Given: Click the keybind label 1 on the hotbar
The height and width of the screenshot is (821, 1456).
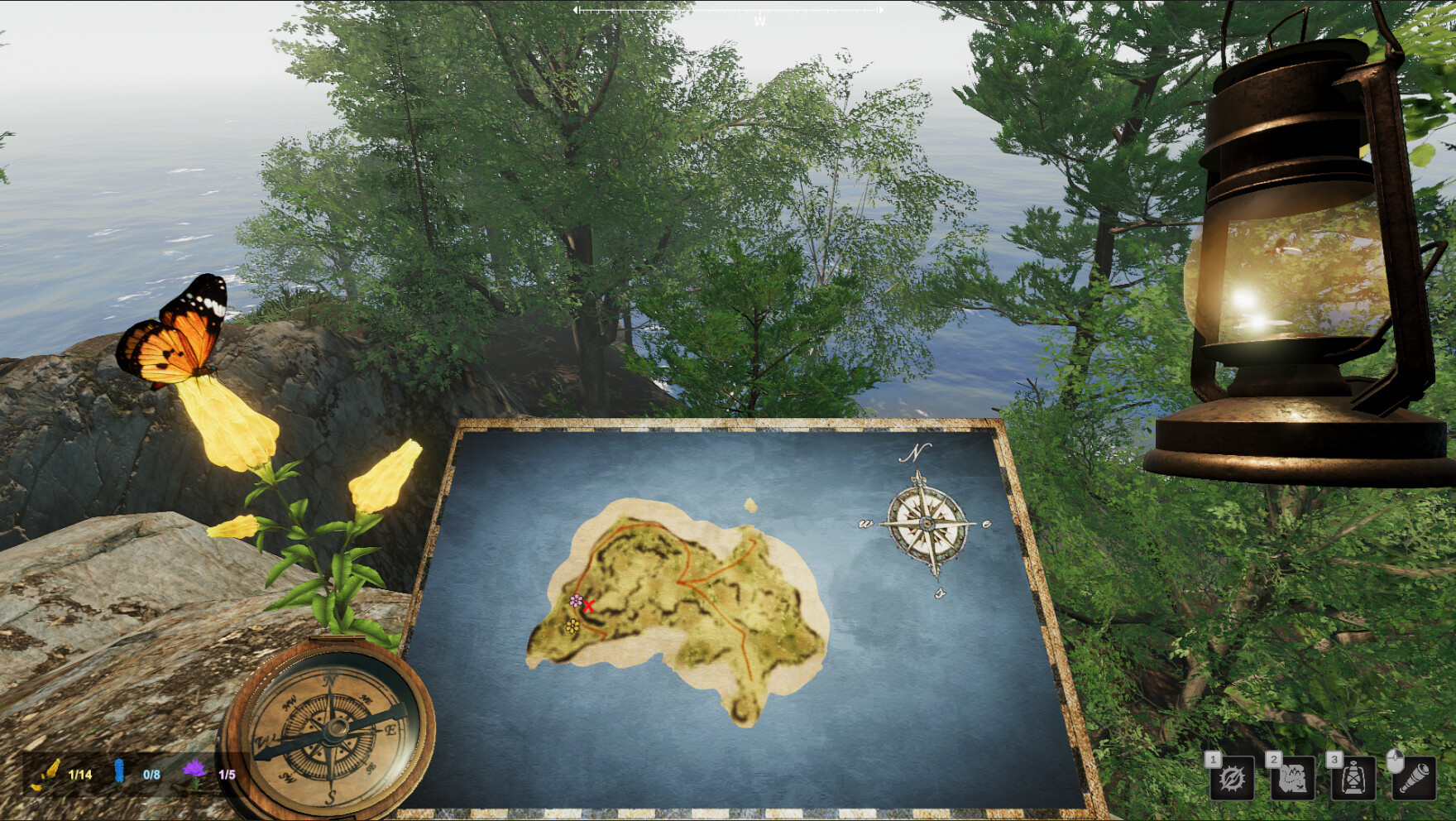Looking at the screenshot, I should pos(1212,759).
